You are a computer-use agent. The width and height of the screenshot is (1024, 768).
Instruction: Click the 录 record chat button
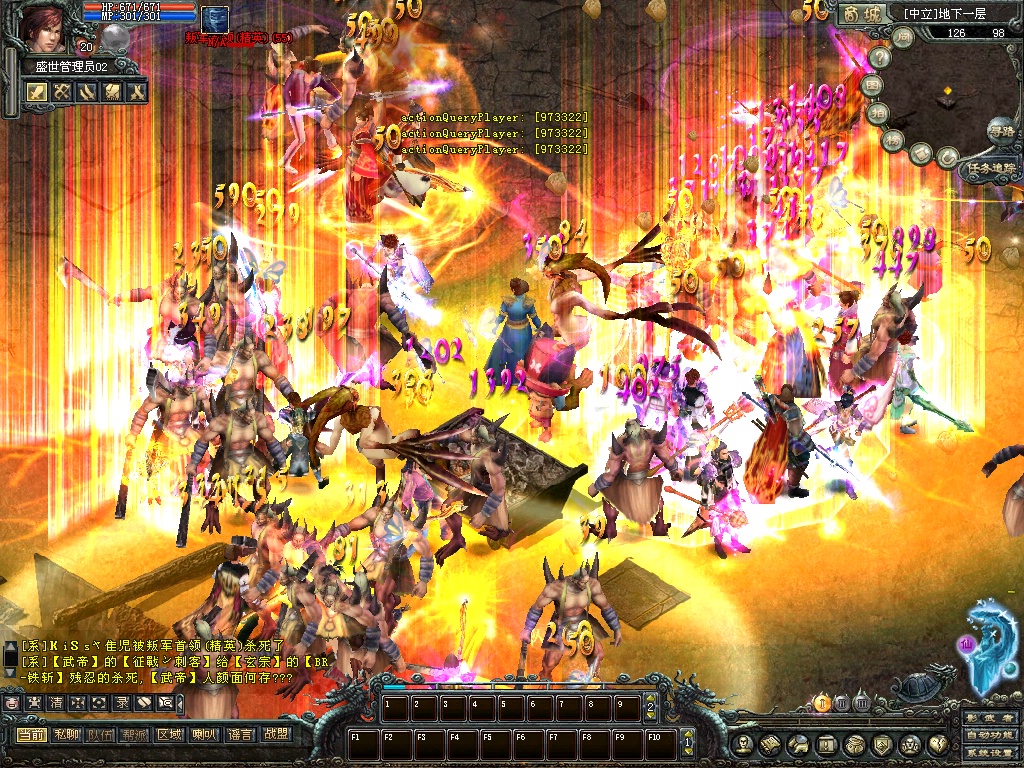pos(121,703)
